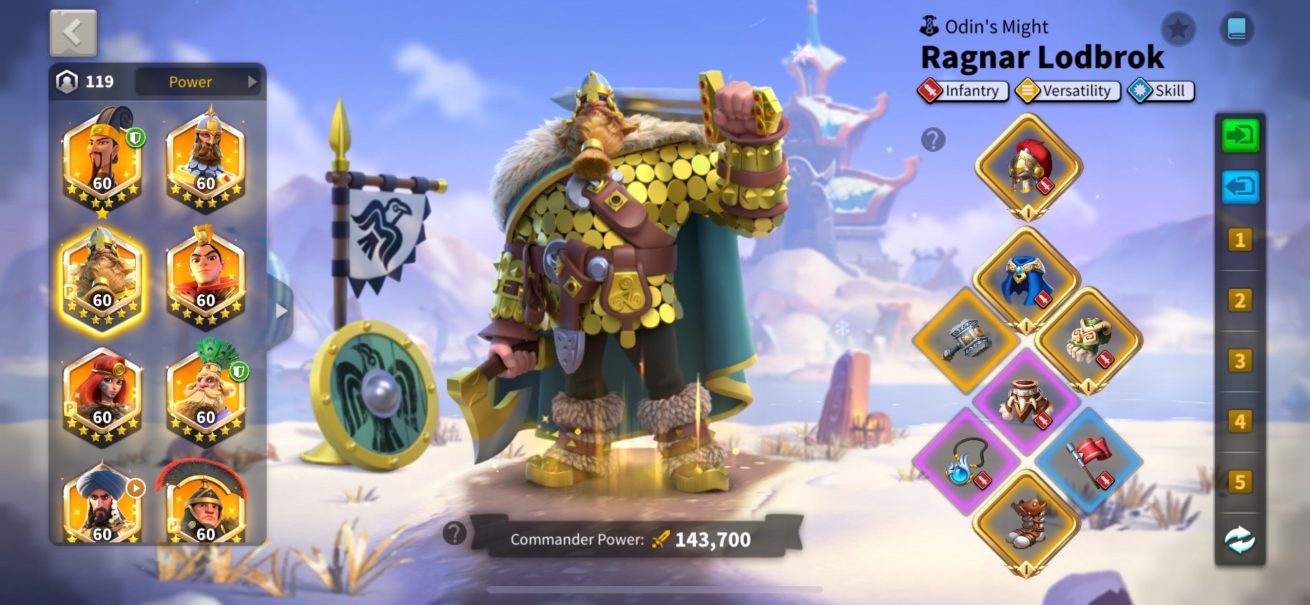1310x605 pixels.
Task: Click the green arrow equip button
Action: pyautogui.click(x=1240, y=136)
